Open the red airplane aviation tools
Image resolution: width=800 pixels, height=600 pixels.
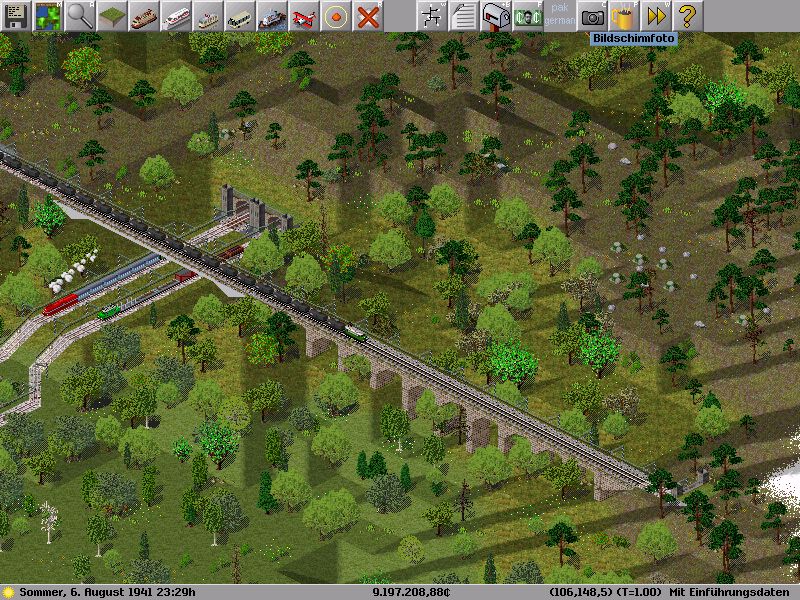point(303,15)
